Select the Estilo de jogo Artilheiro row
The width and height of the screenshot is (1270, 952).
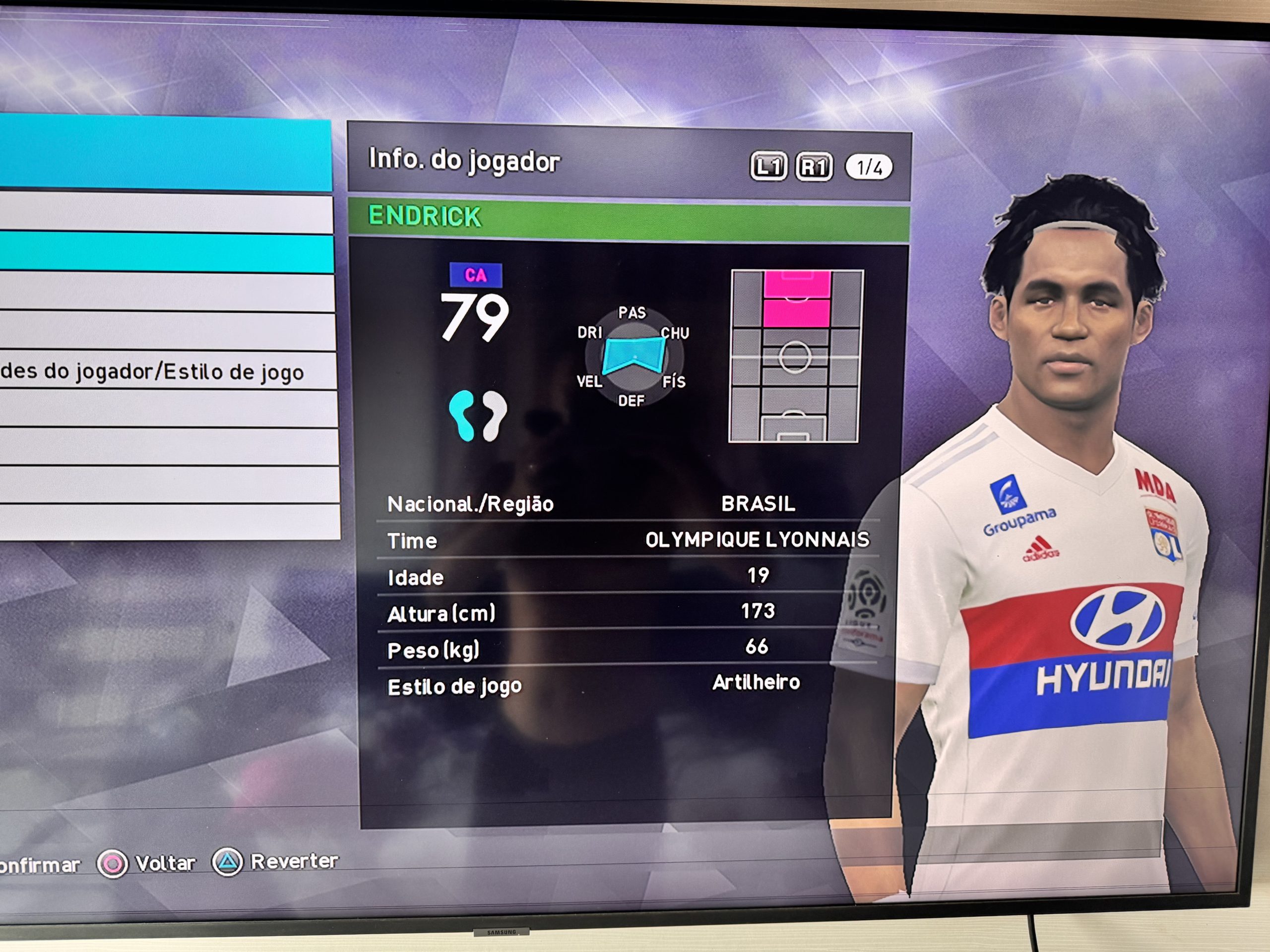[629, 685]
